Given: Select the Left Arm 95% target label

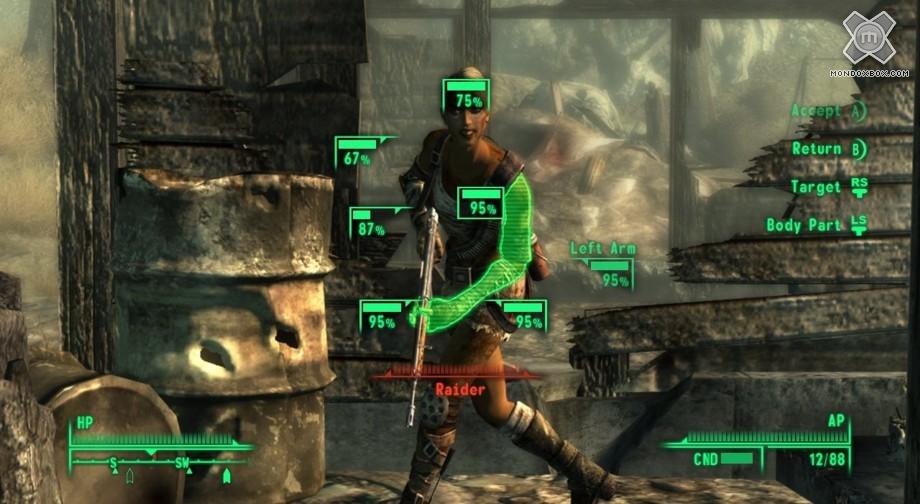Looking at the screenshot, I should pos(604,265).
